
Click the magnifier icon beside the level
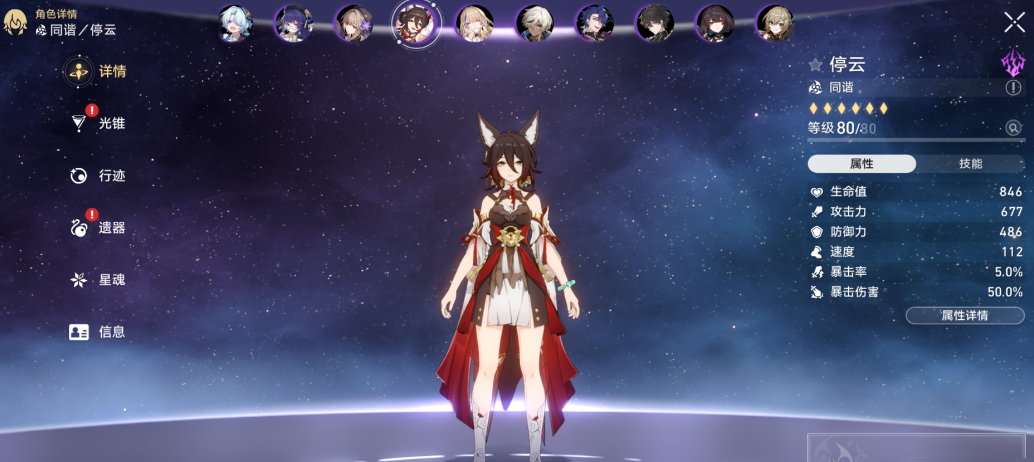[1013, 128]
